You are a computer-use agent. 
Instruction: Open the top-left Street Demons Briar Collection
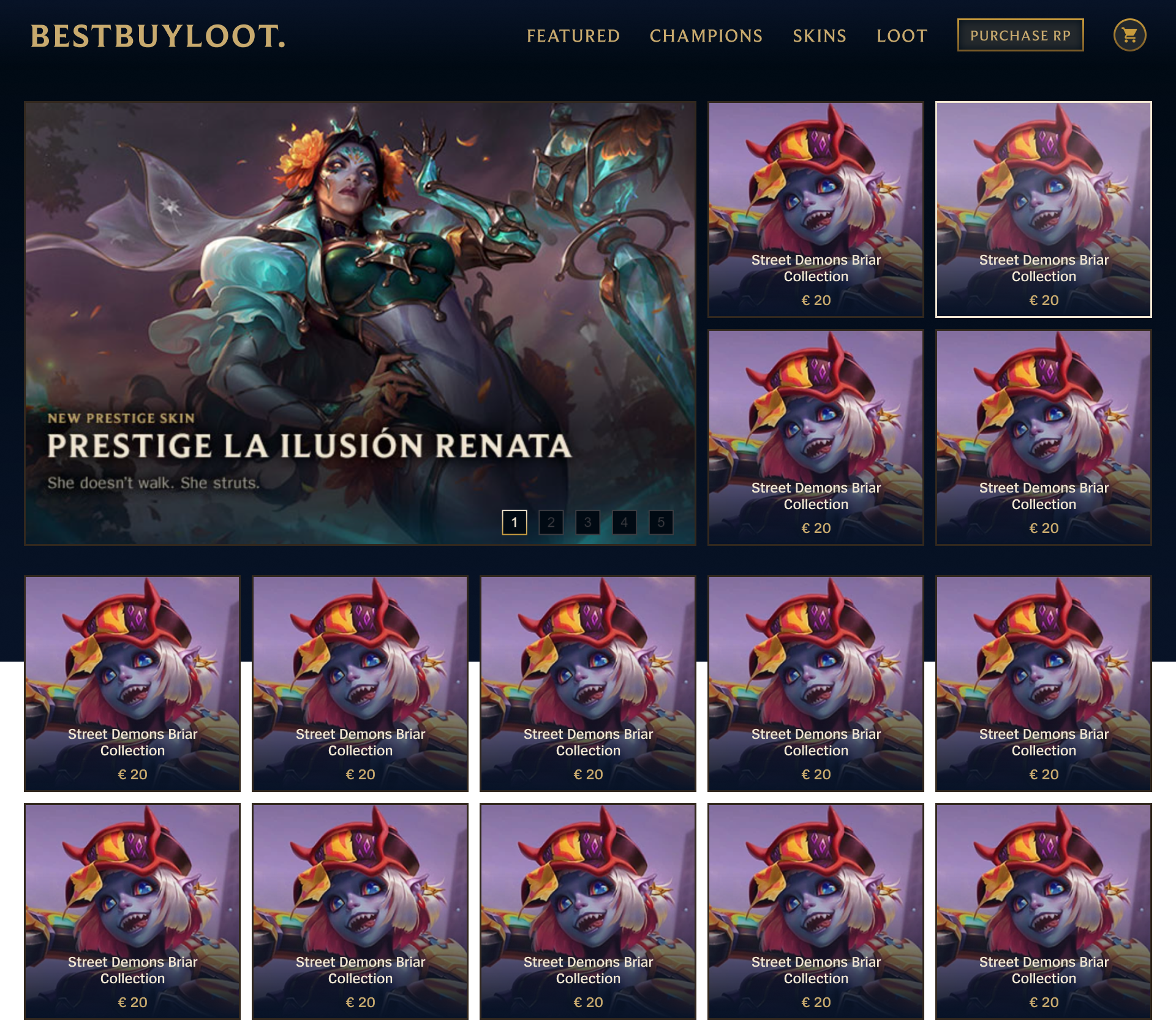pyautogui.click(x=816, y=208)
